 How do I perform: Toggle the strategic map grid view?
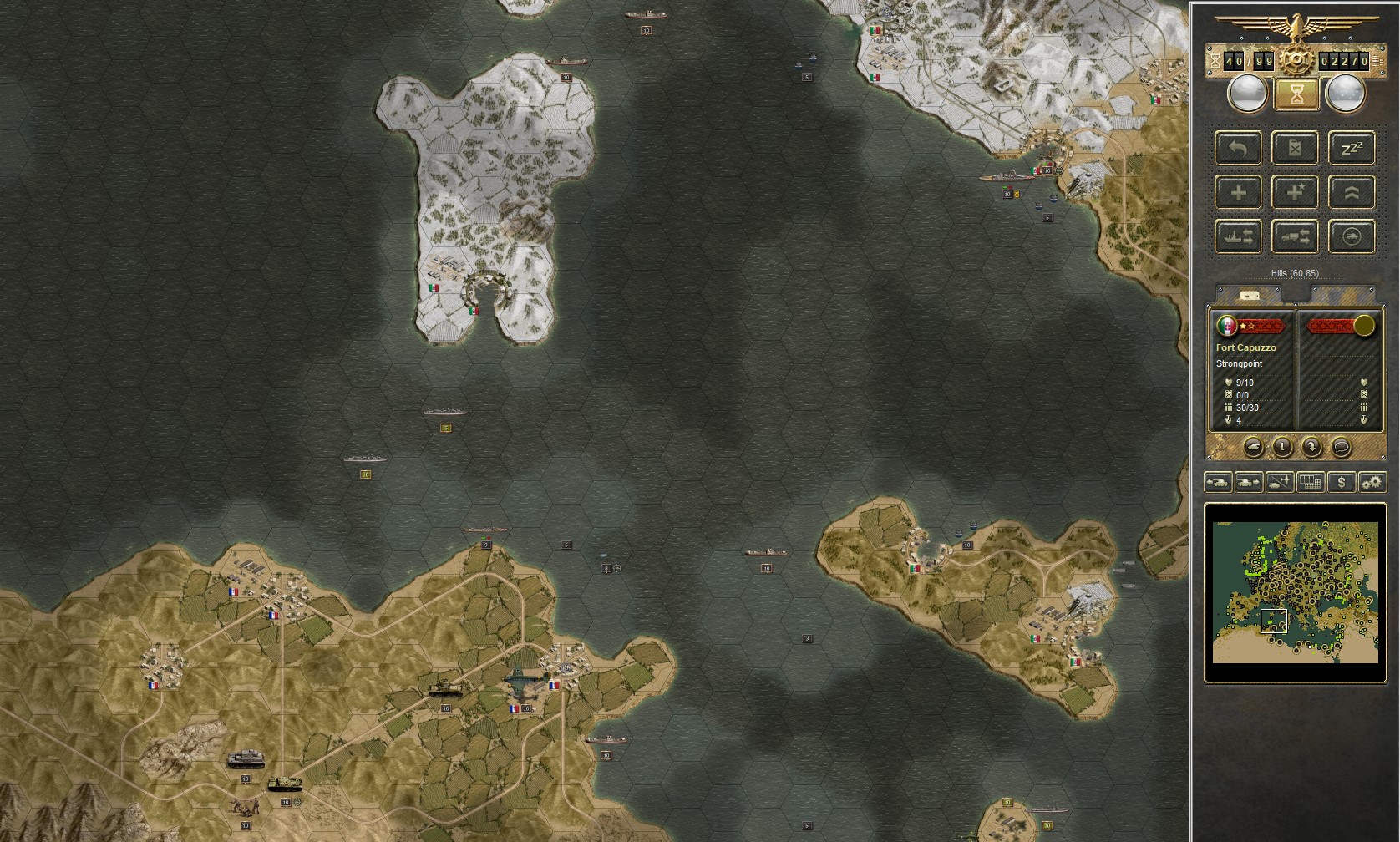click(x=1309, y=482)
